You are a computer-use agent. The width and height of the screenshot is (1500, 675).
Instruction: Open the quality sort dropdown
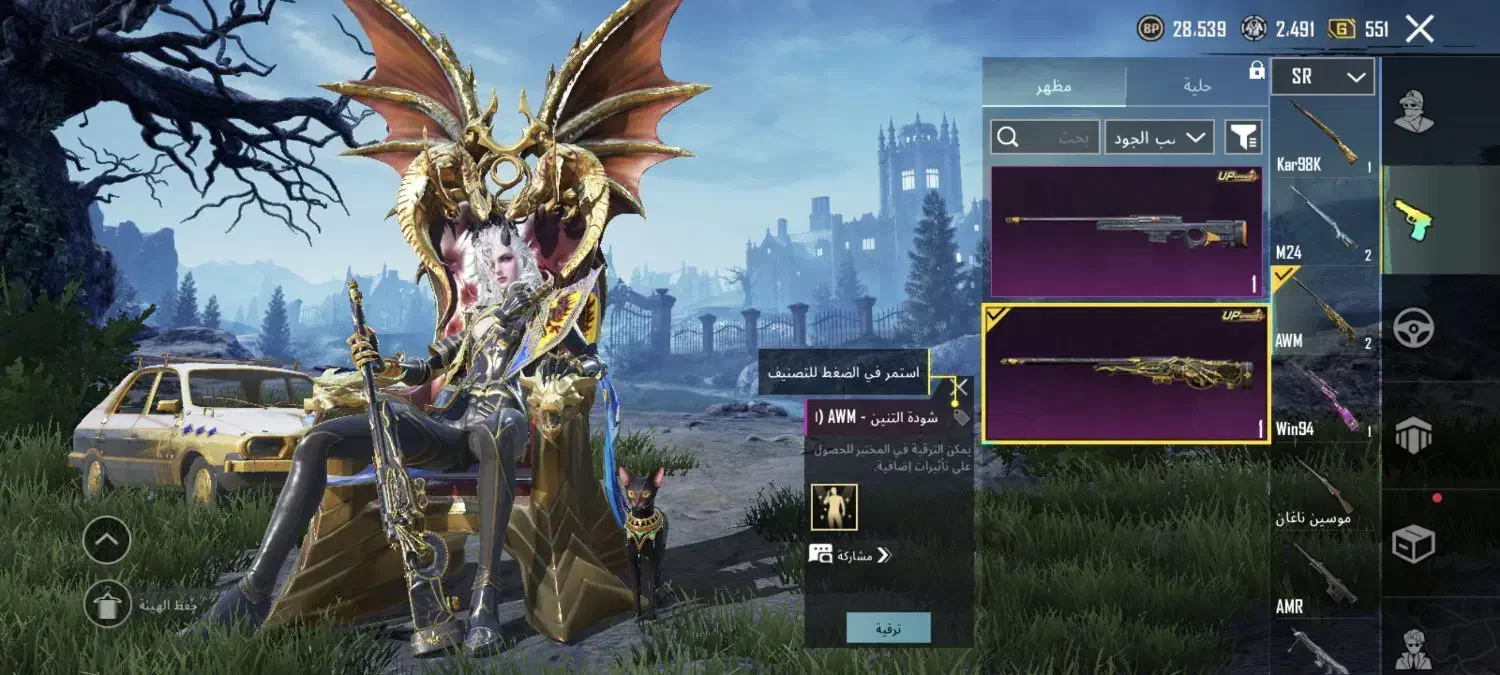[1159, 137]
